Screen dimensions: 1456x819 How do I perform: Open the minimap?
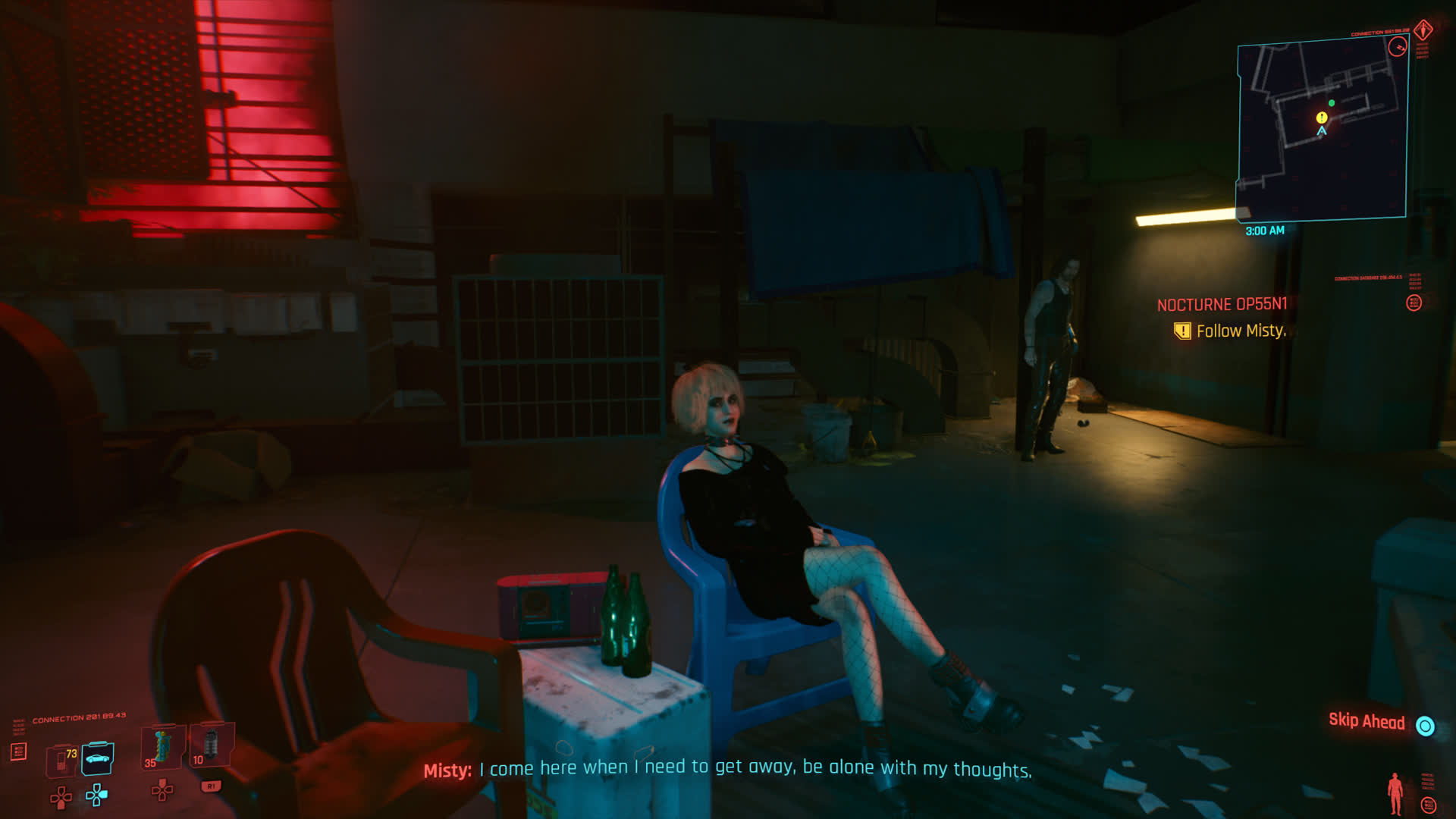pyautogui.click(x=1322, y=130)
